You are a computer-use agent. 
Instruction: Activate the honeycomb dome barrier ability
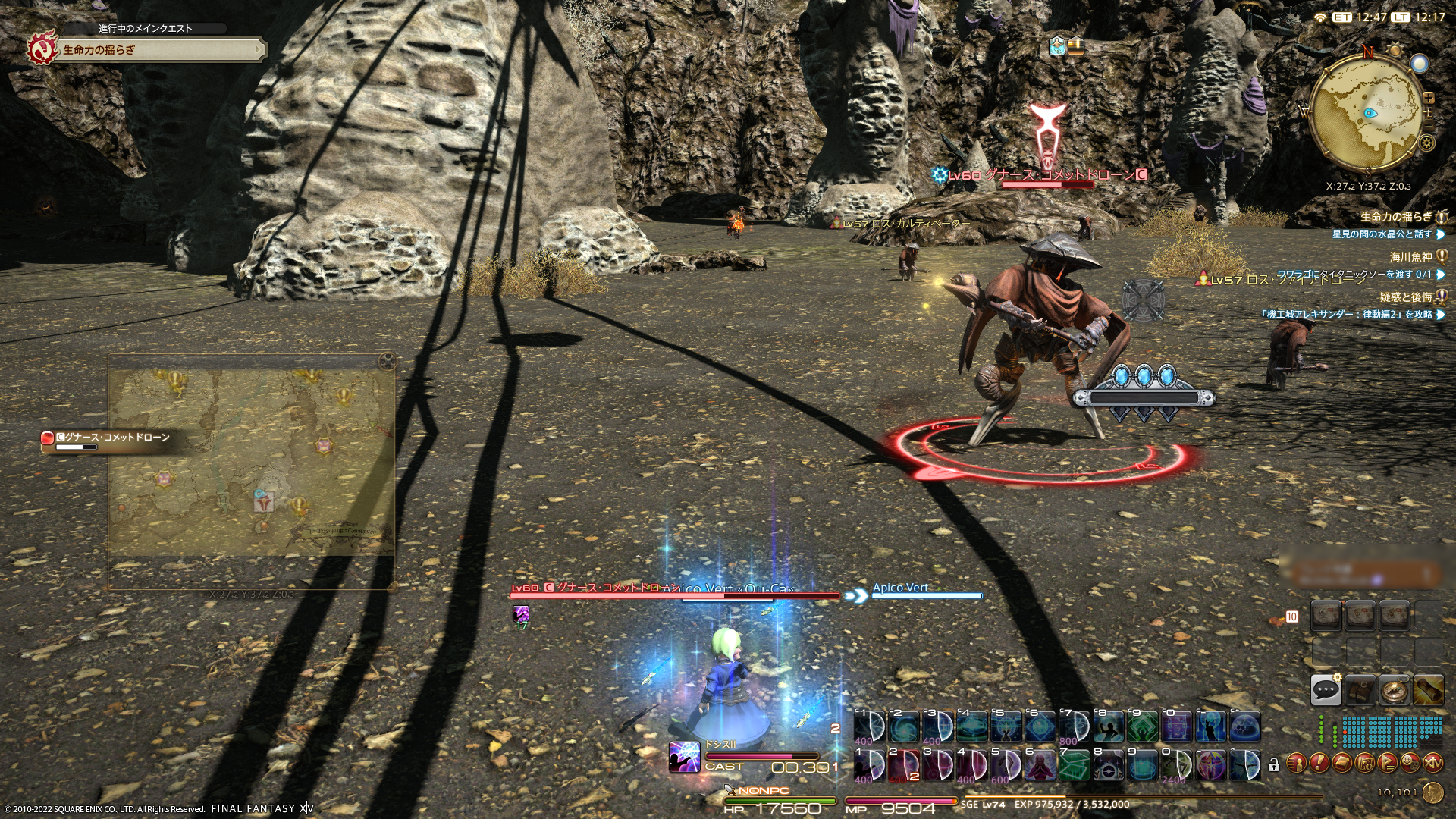coord(1244,726)
